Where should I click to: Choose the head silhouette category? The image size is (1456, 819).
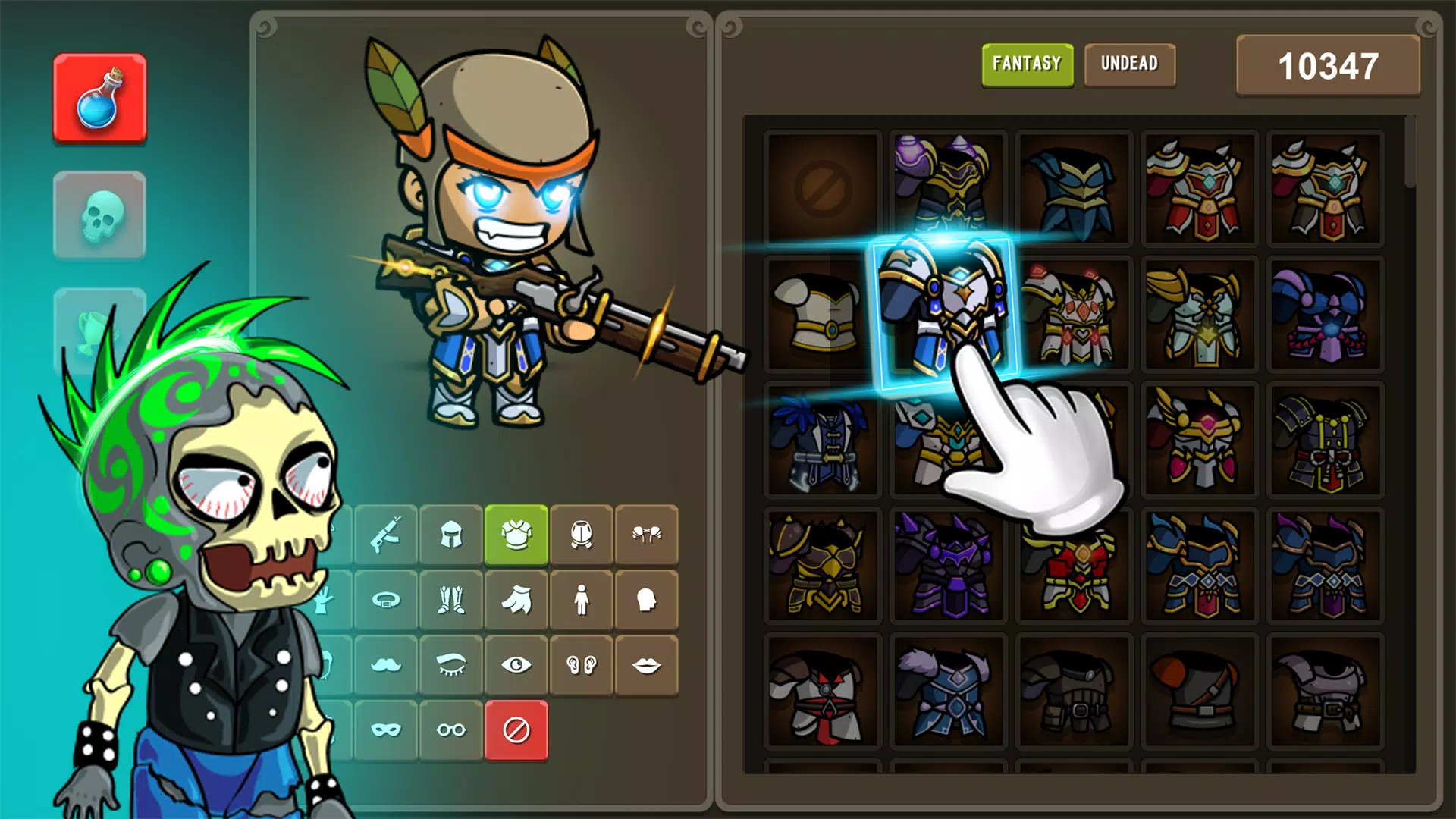click(647, 600)
